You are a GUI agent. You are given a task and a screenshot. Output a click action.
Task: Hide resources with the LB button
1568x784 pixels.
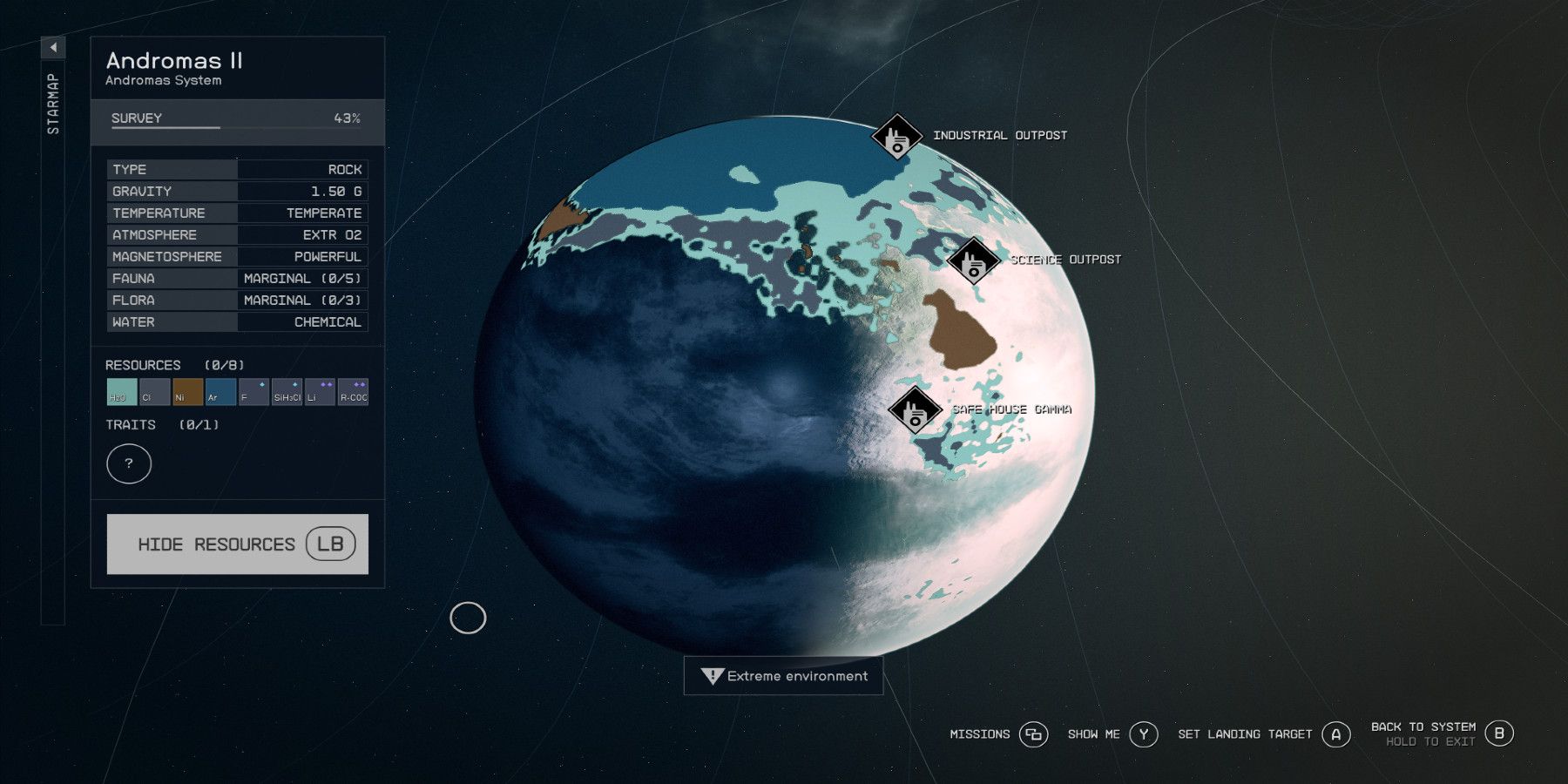click(237, 544)
